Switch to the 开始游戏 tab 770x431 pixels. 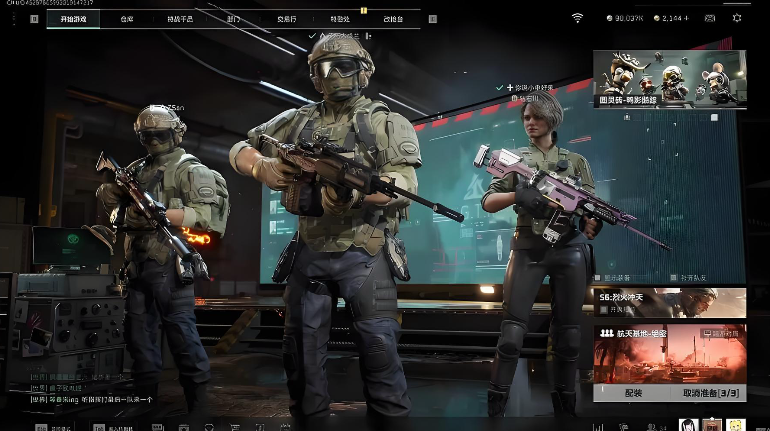73,19
